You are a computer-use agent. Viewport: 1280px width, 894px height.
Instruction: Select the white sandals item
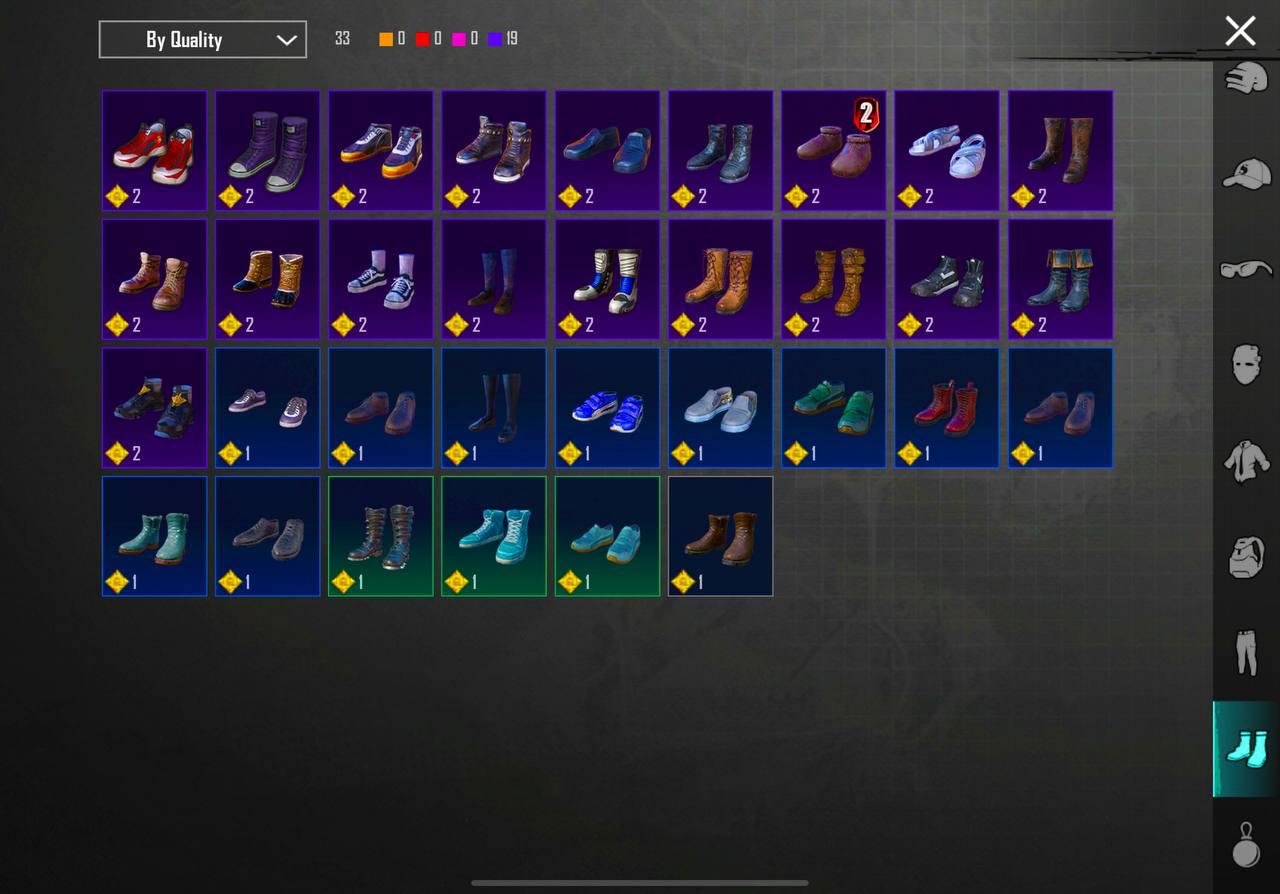click(x=946, y=150)
